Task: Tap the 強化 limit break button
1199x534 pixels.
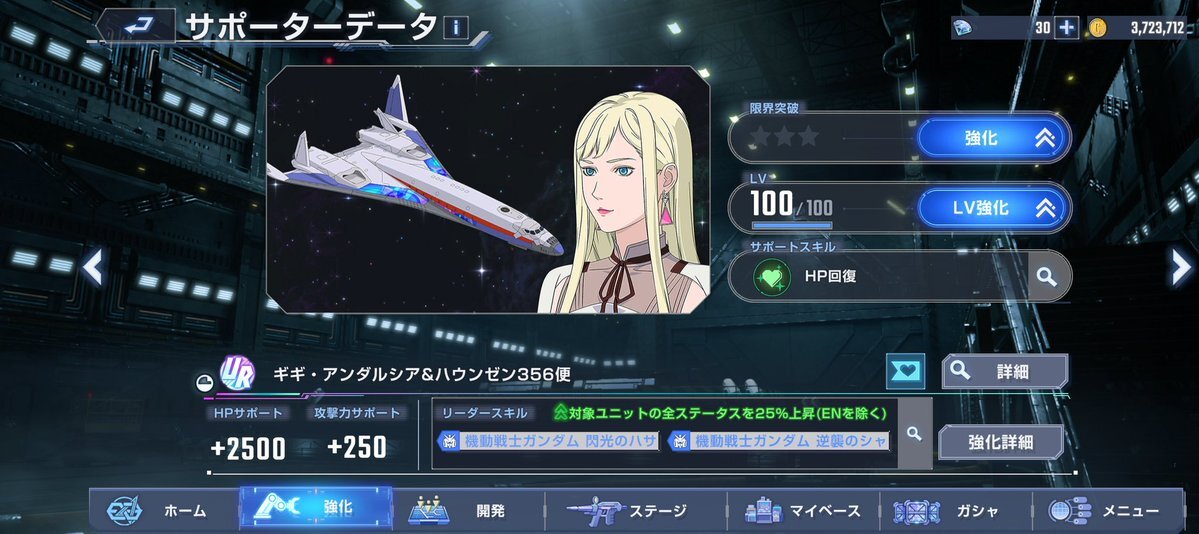Action: point(994,139)
